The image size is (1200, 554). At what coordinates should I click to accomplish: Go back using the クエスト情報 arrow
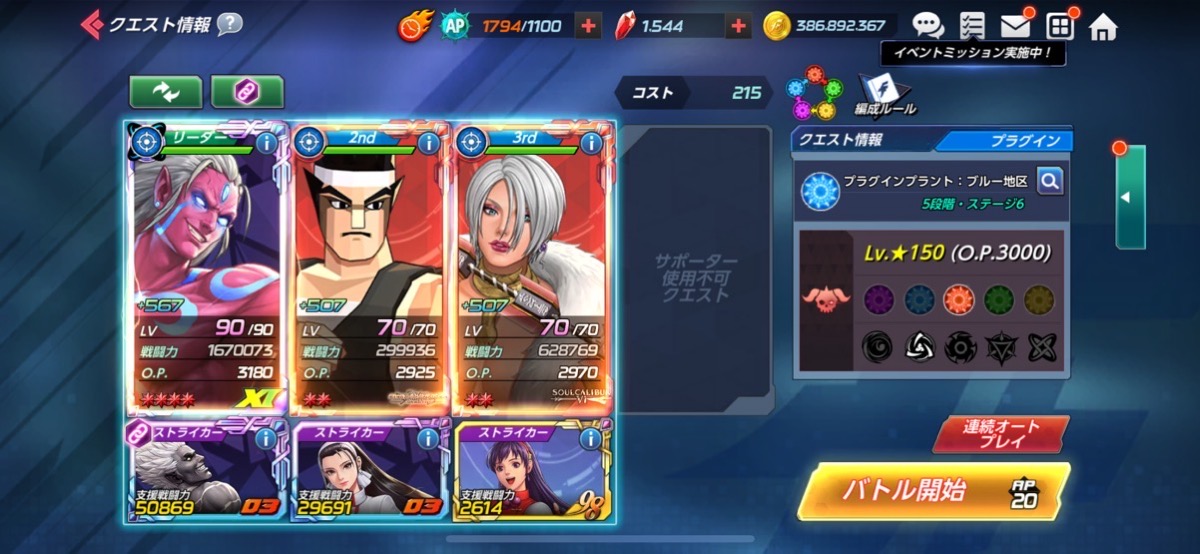91,24
